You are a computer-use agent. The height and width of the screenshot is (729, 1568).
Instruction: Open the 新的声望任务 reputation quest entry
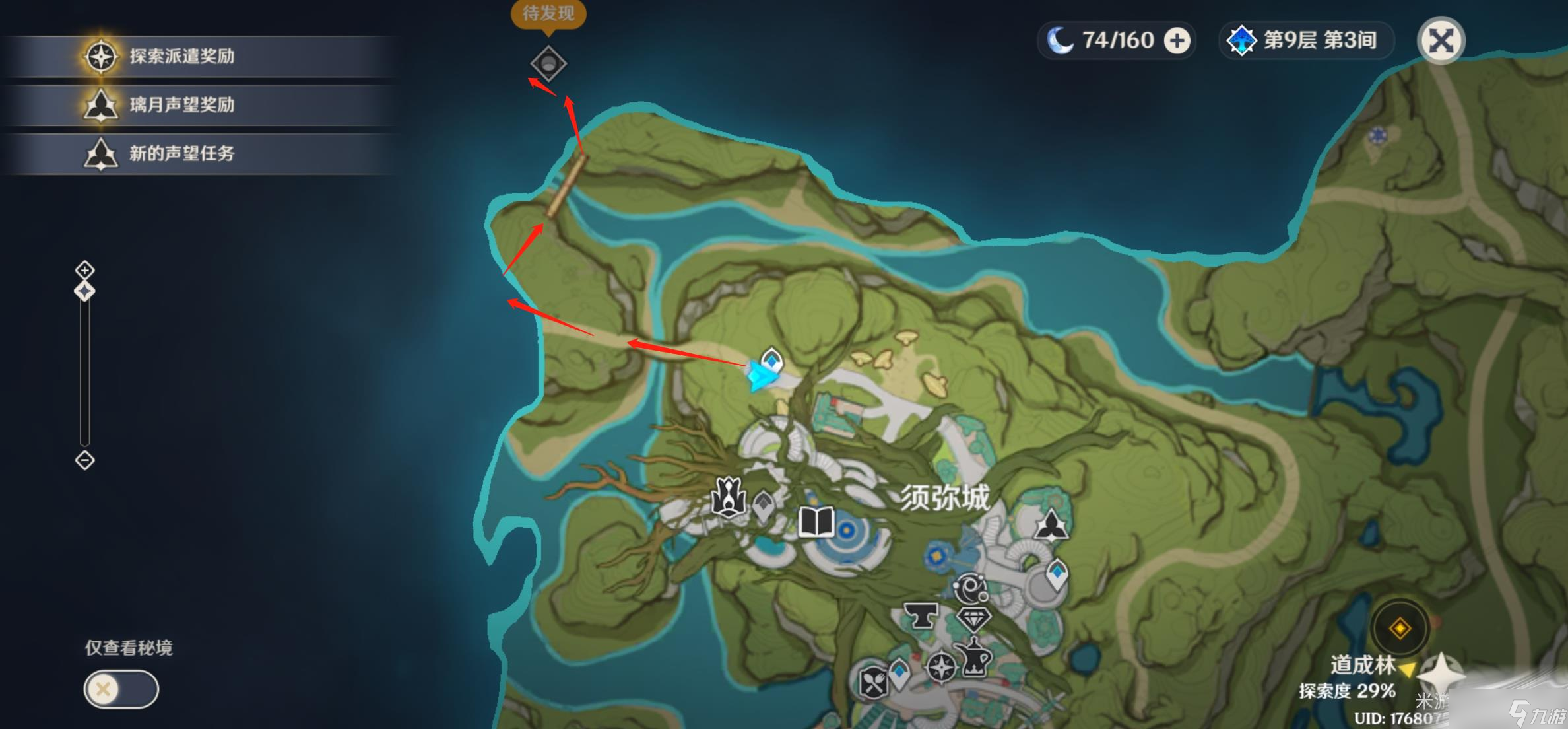(x=181, y=154)
